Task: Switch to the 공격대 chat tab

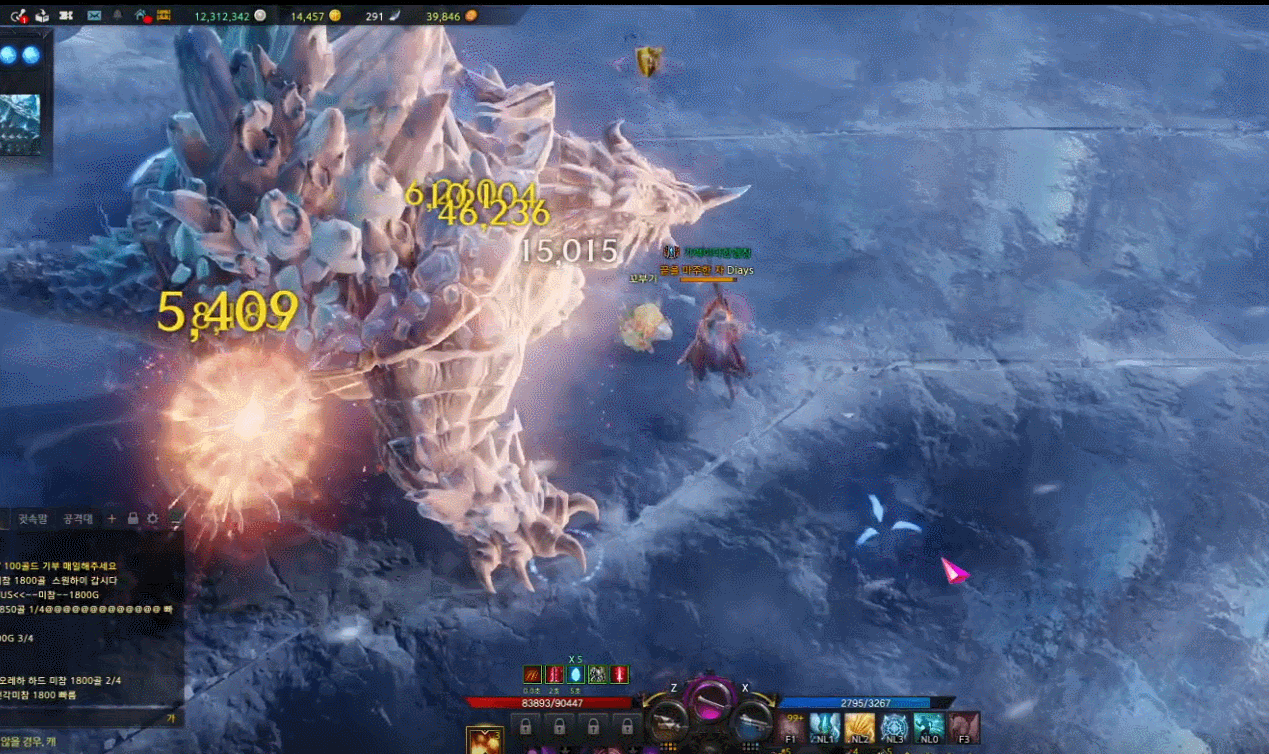Action: (x=78, y=519)
